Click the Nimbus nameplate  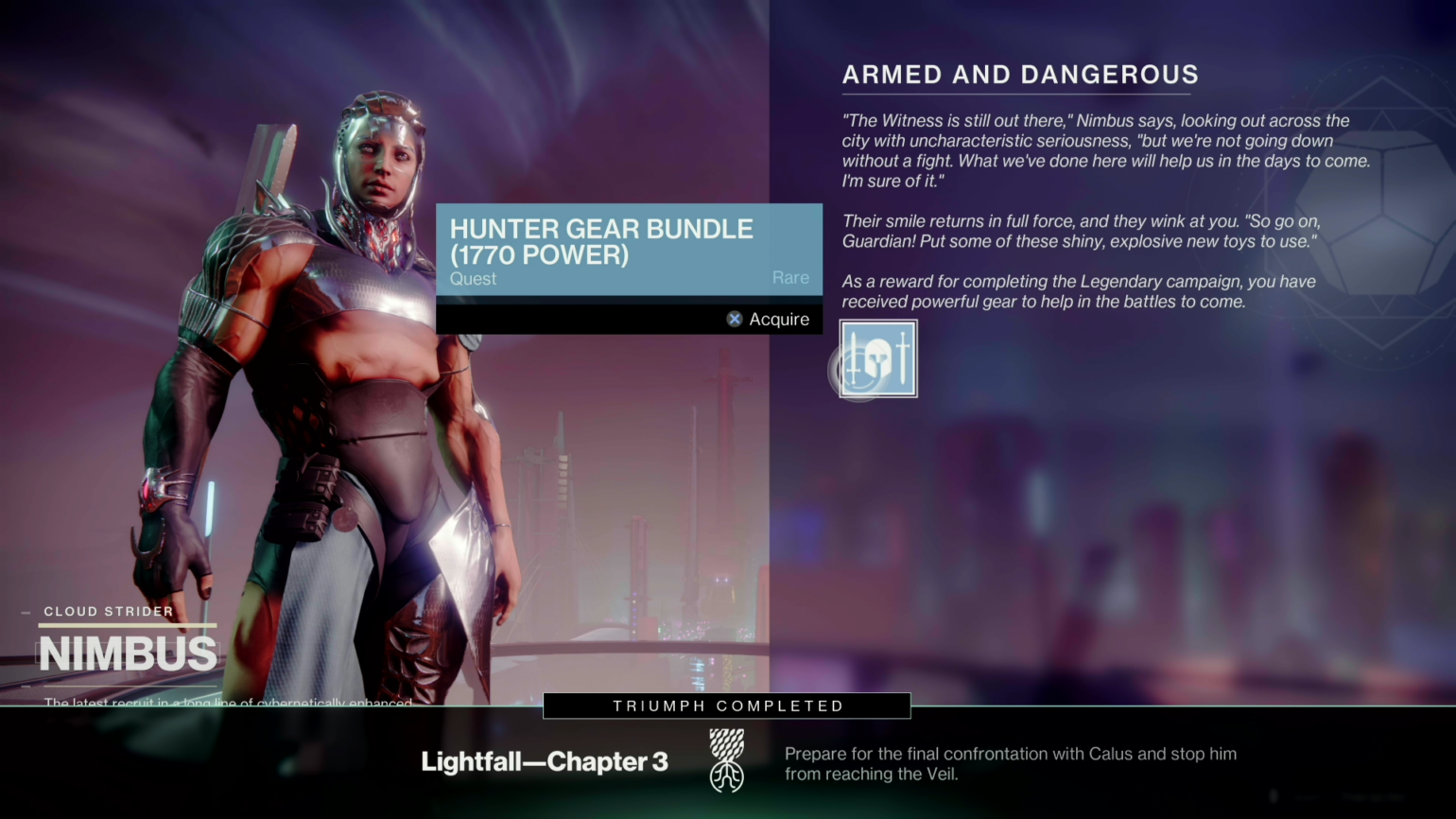tap(128, 653)
